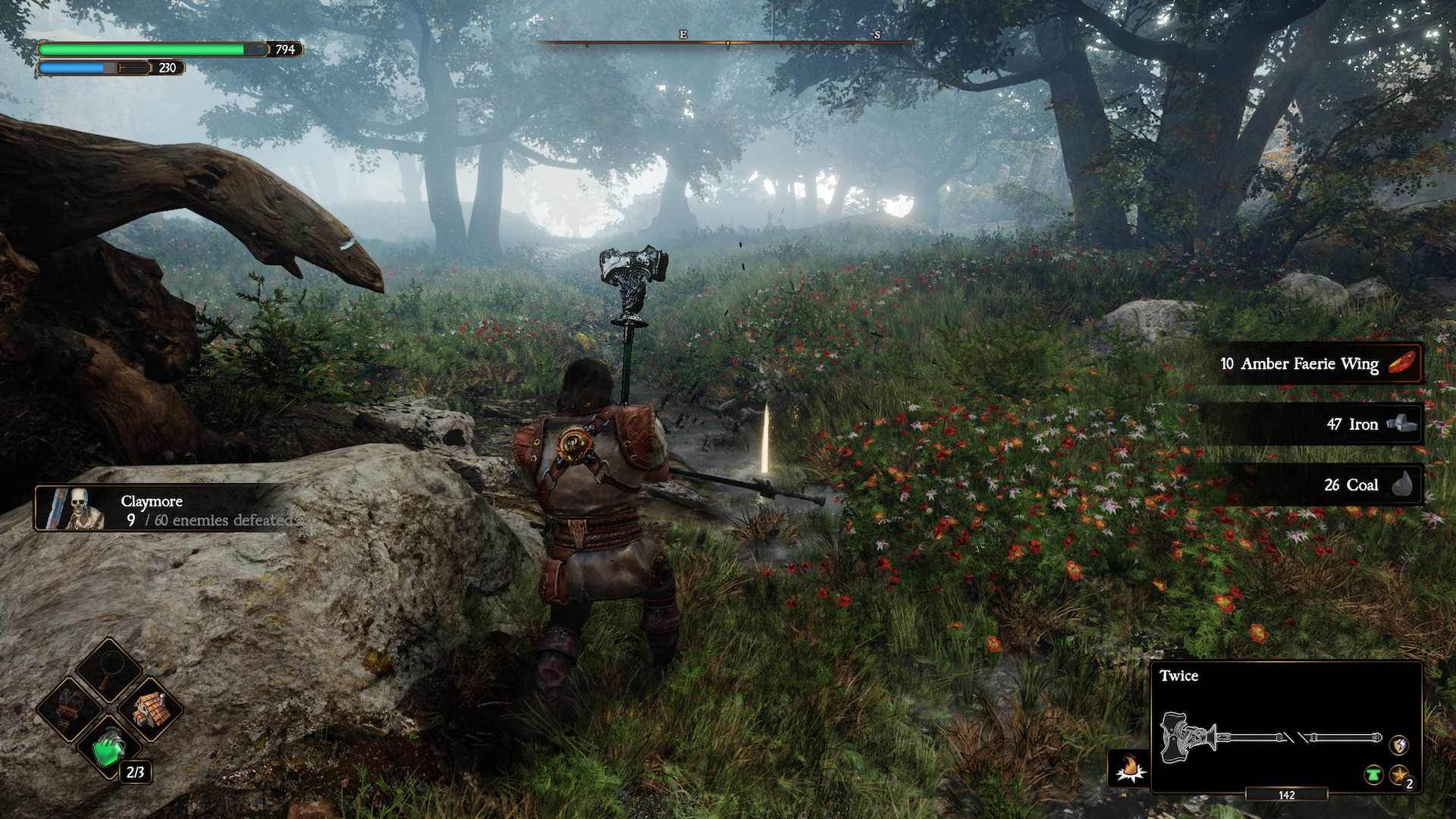Click the compass bar heading strip
The image size is (1456, 819).
pos(726,42)
